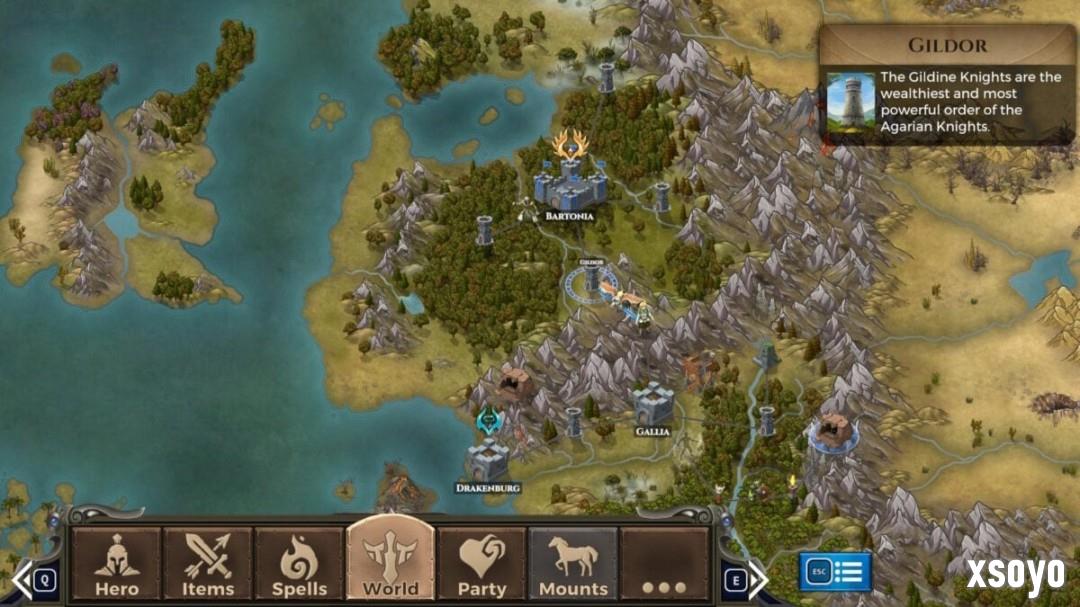View the Mounts tab
The height and width of the screenshot is (607, 1080).
pos(573,564)
